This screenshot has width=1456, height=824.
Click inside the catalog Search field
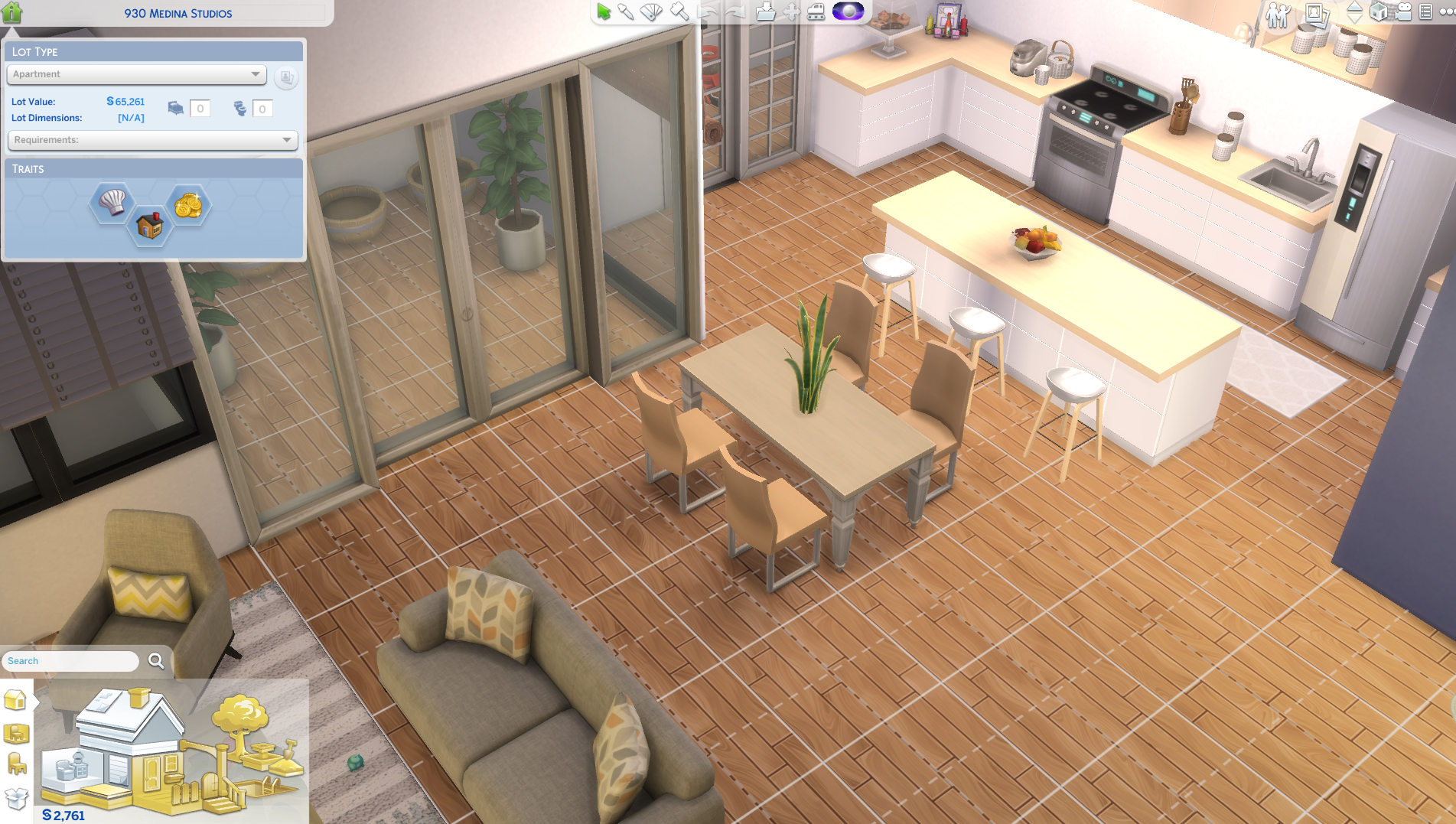coord(69,660)
